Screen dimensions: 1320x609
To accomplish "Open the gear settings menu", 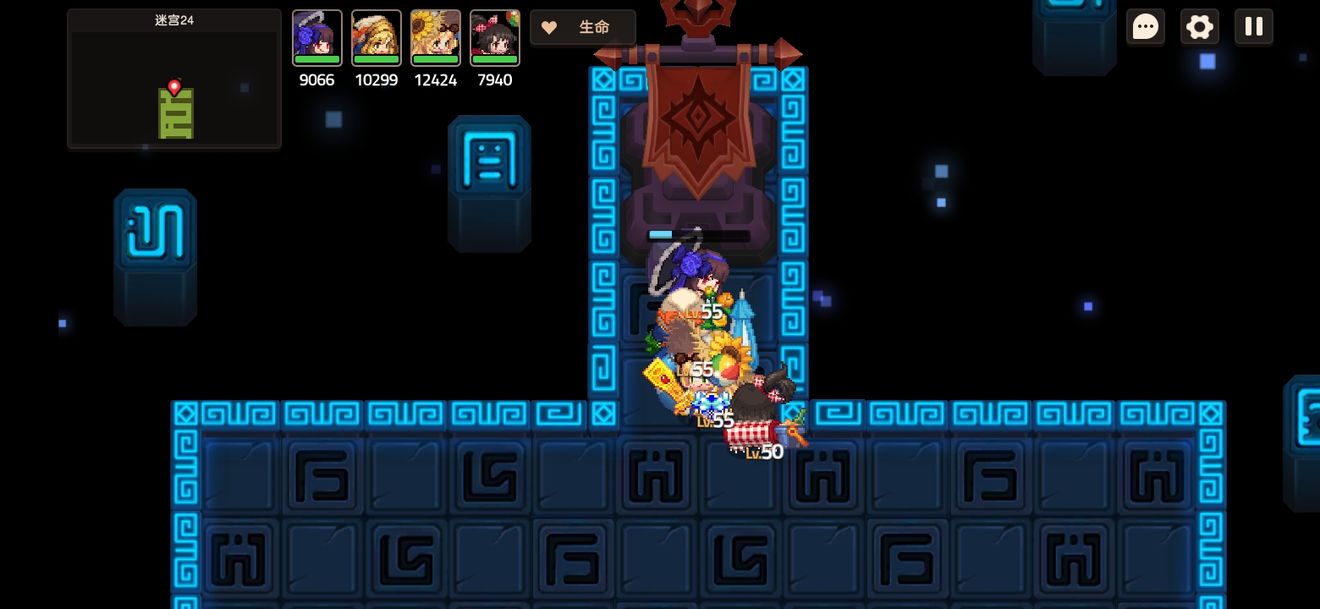I will [x=1199, y=27].
